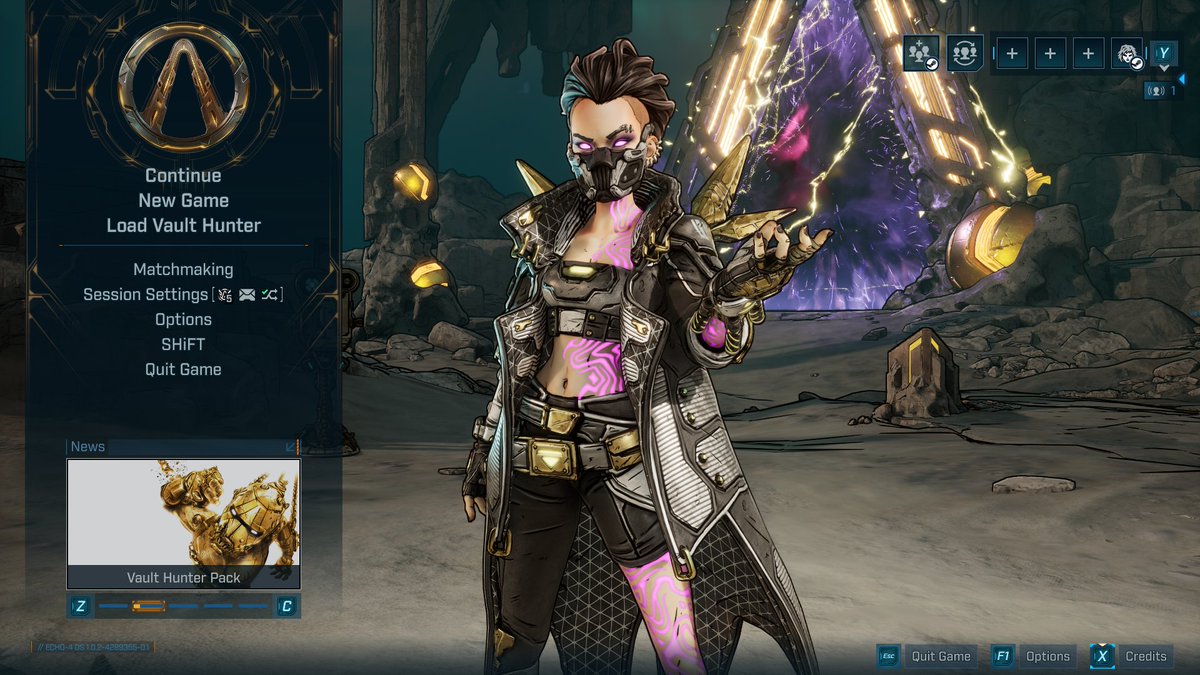
Task: Open the invite friends icon
Action: coord(921,52)
